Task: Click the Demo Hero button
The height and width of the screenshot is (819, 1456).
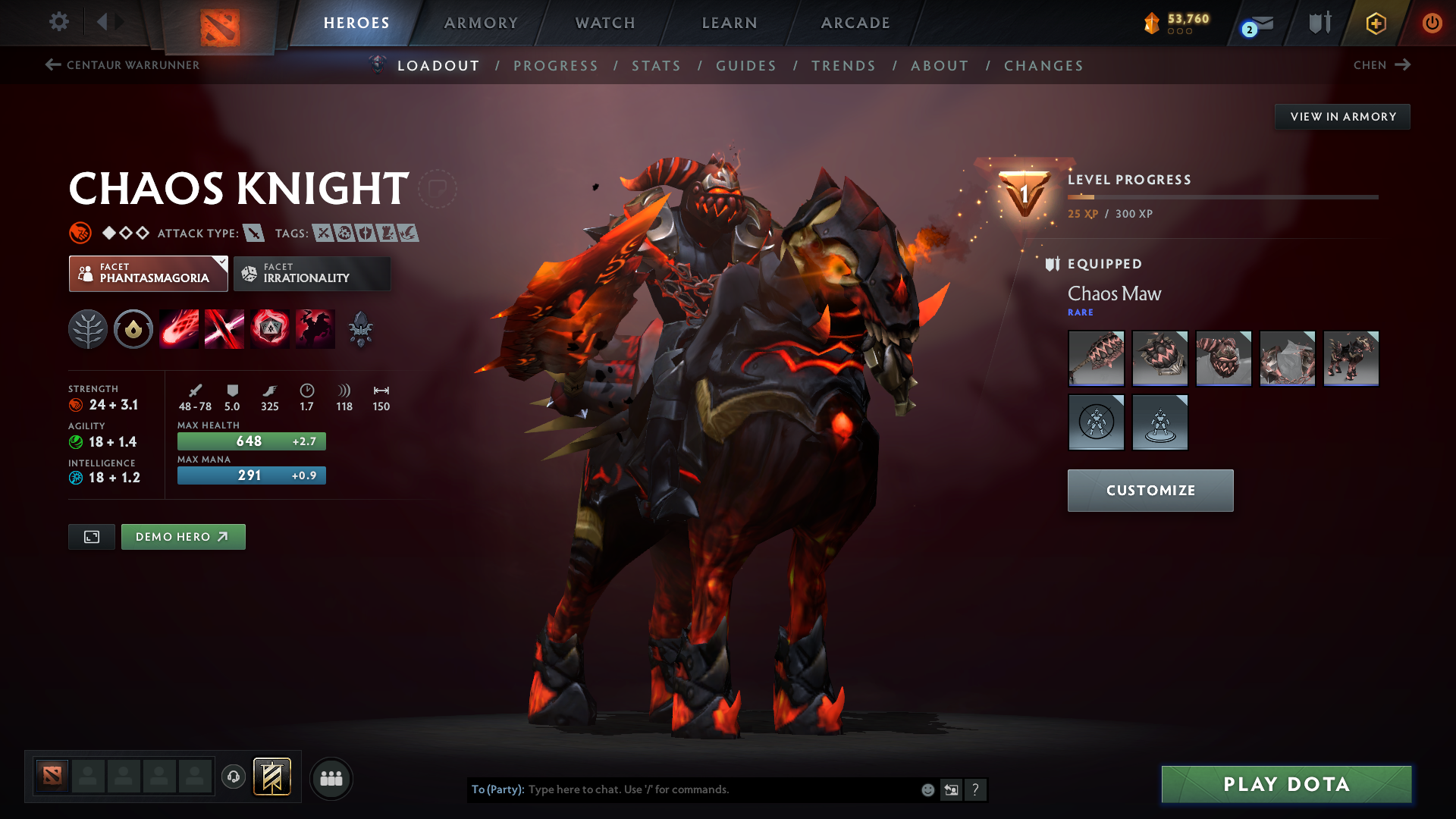Action: coord(183,536)
